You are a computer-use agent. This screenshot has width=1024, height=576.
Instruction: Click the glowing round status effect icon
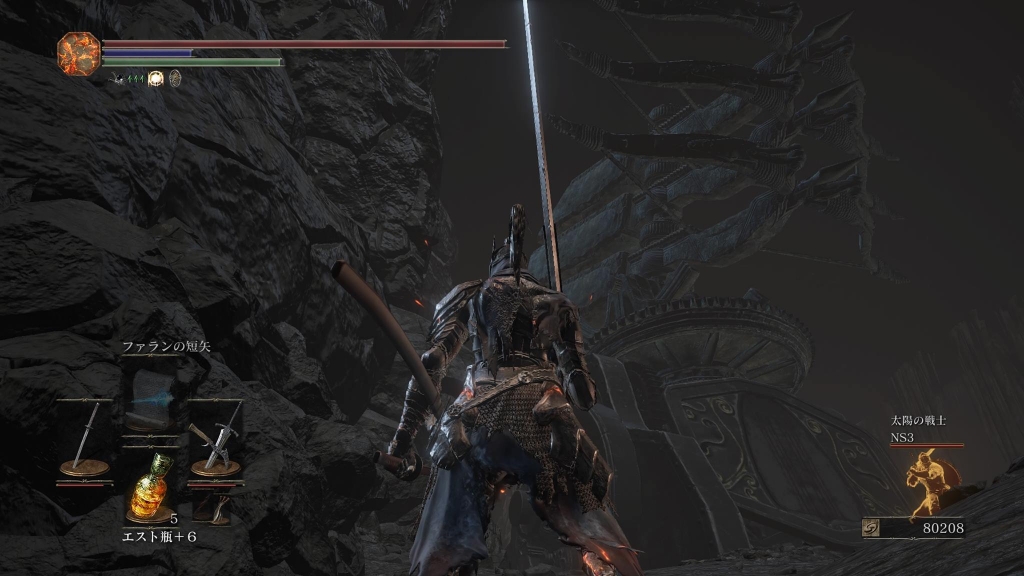[156, 77]
